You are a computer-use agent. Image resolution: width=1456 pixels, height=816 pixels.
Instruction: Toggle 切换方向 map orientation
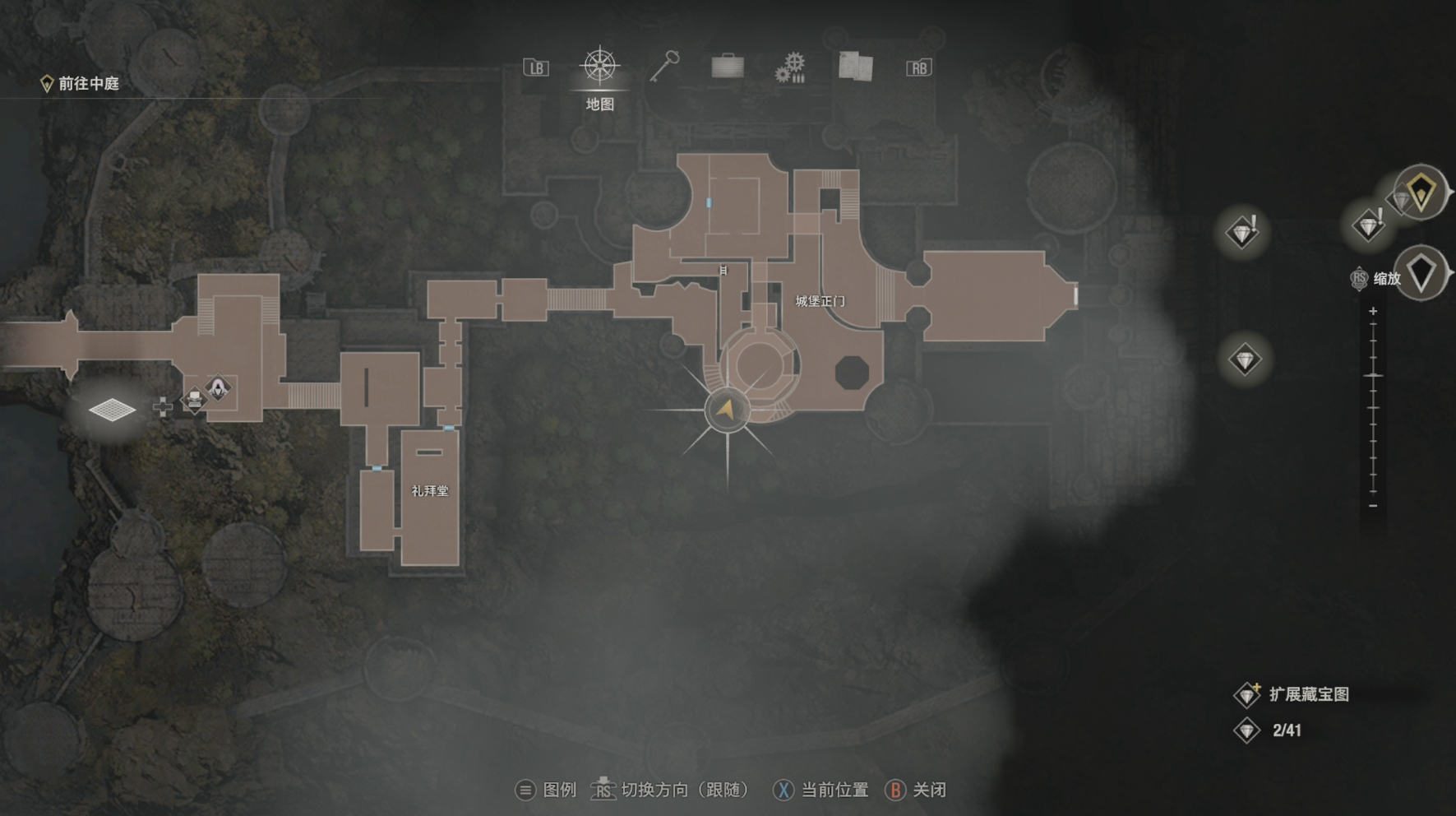(x=670, y=790)
